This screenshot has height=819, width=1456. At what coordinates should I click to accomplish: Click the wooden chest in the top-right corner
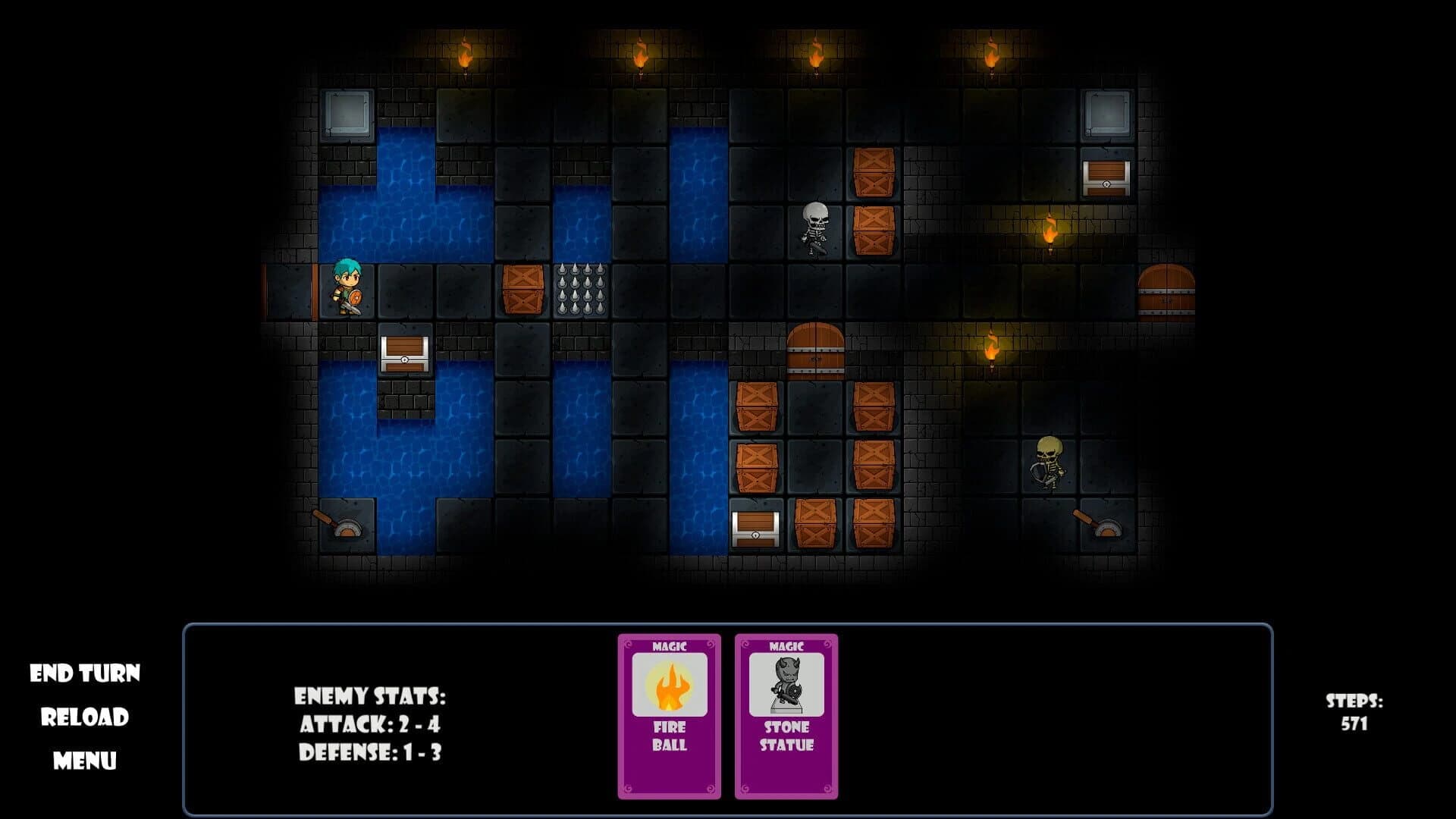click(x=1106, y=180)
